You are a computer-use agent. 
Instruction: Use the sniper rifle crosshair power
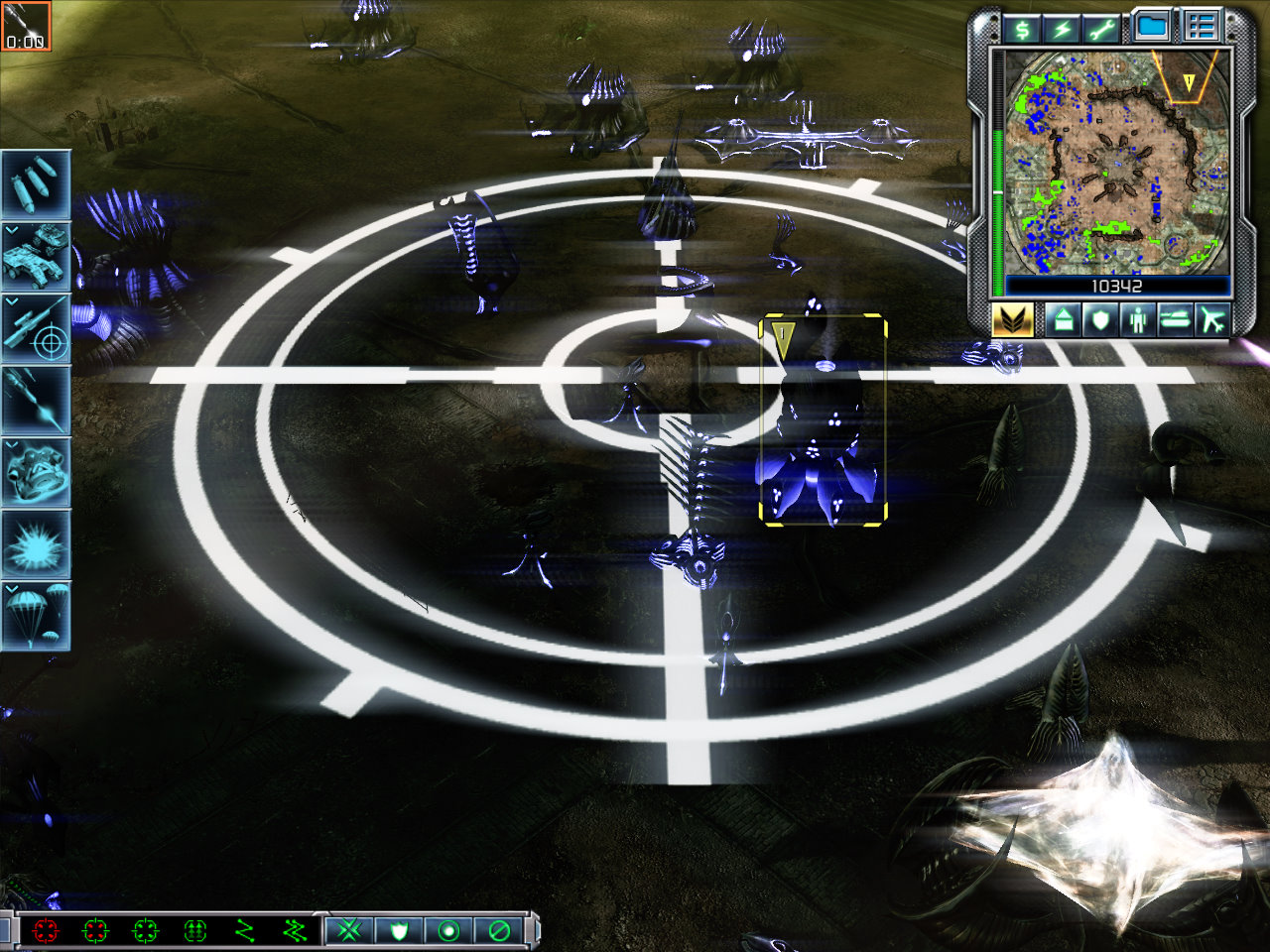(x=36, y=328)
